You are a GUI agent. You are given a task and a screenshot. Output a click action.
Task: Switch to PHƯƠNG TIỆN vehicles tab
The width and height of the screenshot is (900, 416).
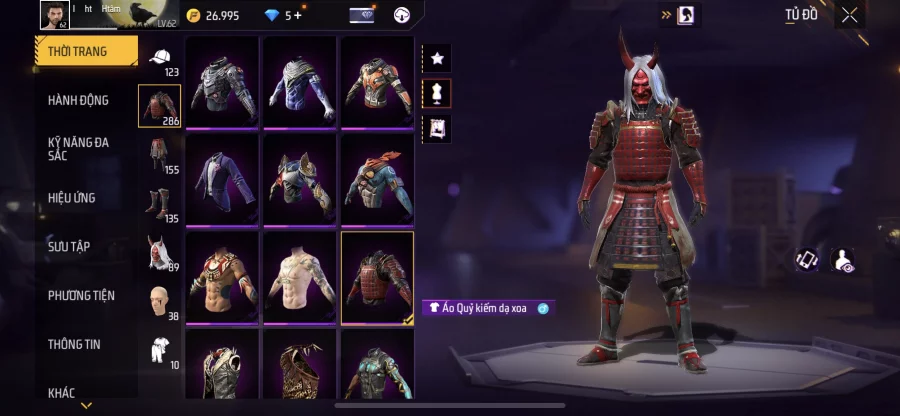pyautogui.click(x=81, y=295)
